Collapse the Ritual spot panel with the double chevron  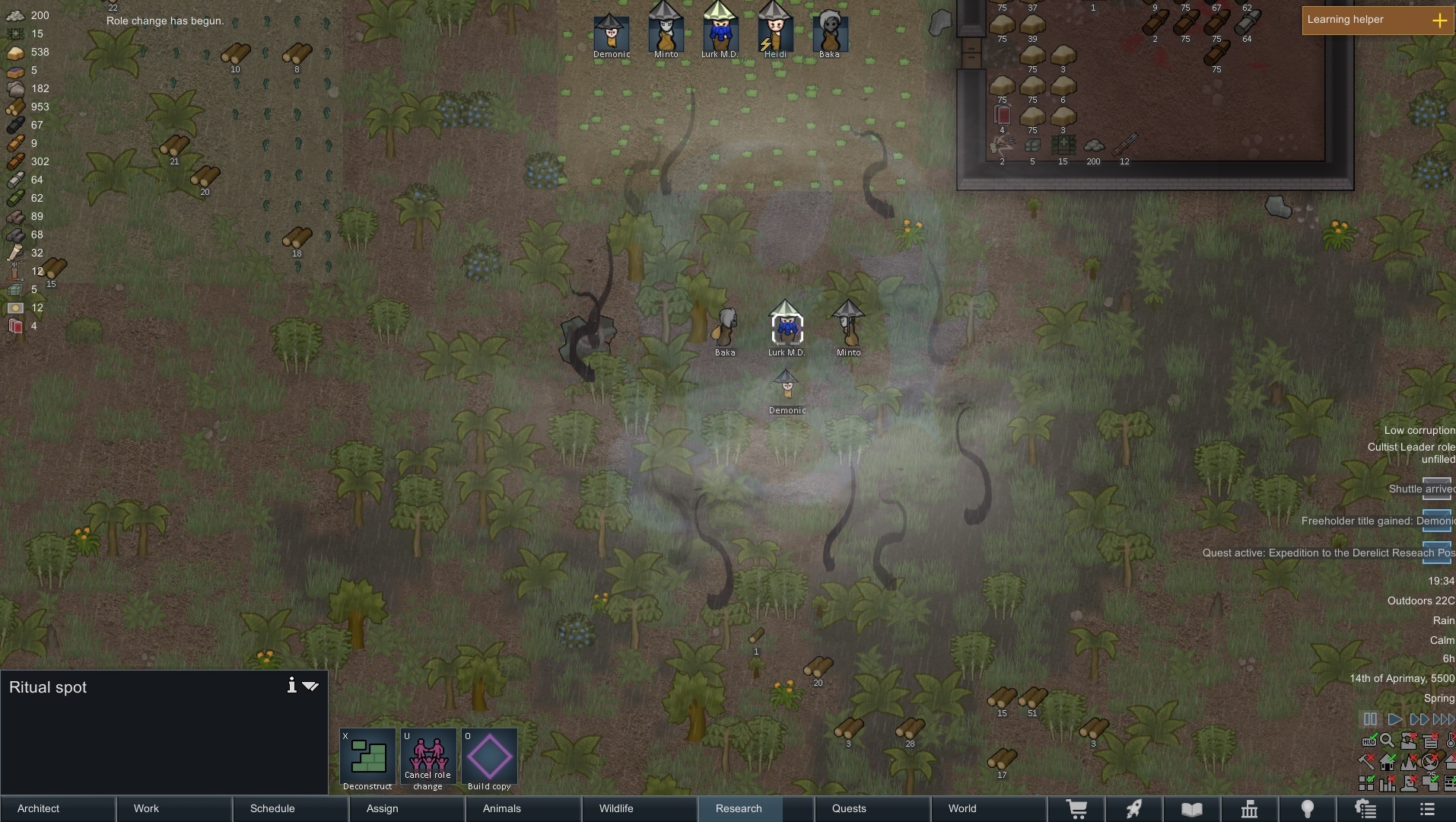310,686
